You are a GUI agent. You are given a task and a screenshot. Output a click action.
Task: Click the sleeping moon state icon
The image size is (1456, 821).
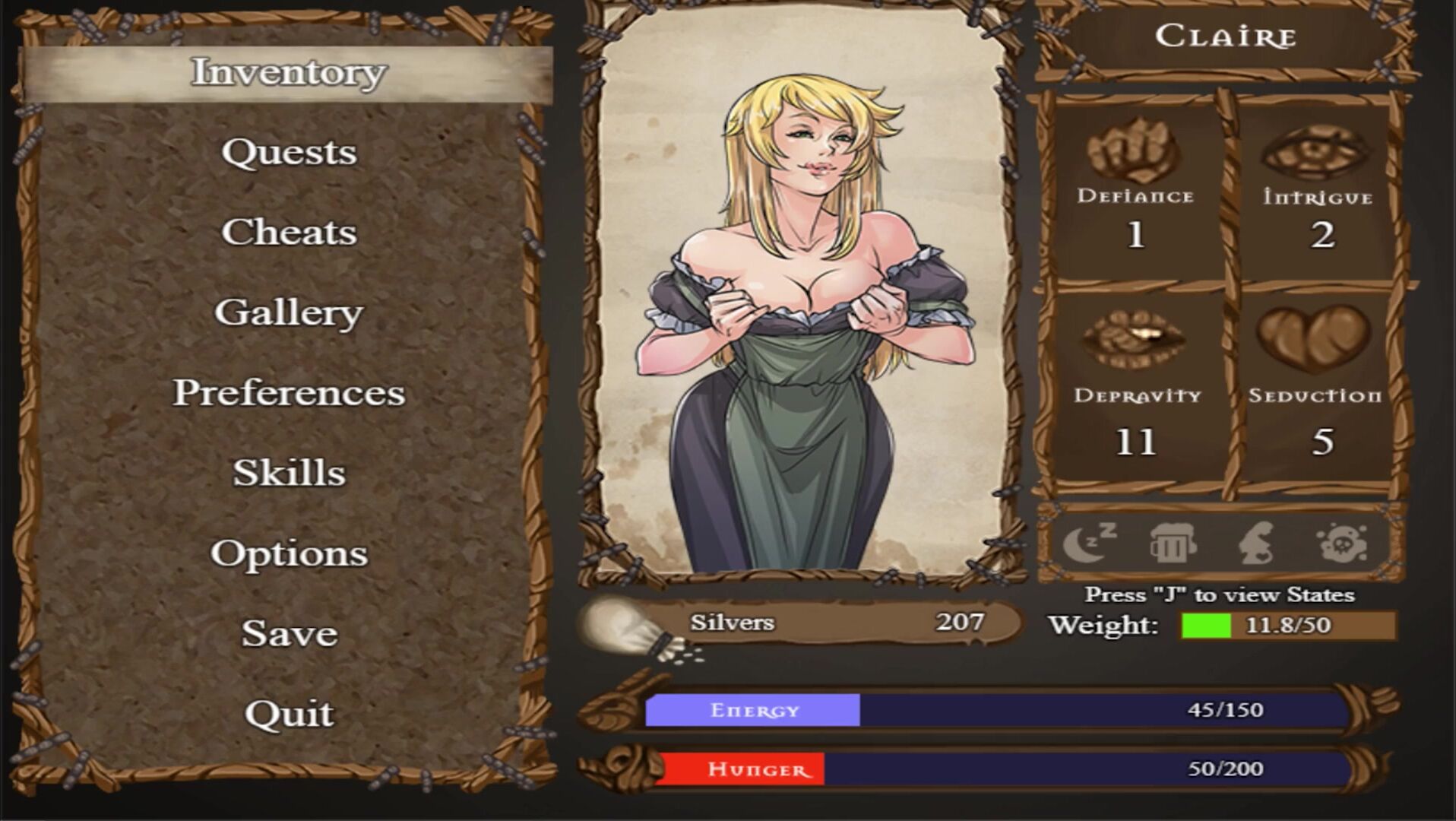coord(1090,543)
